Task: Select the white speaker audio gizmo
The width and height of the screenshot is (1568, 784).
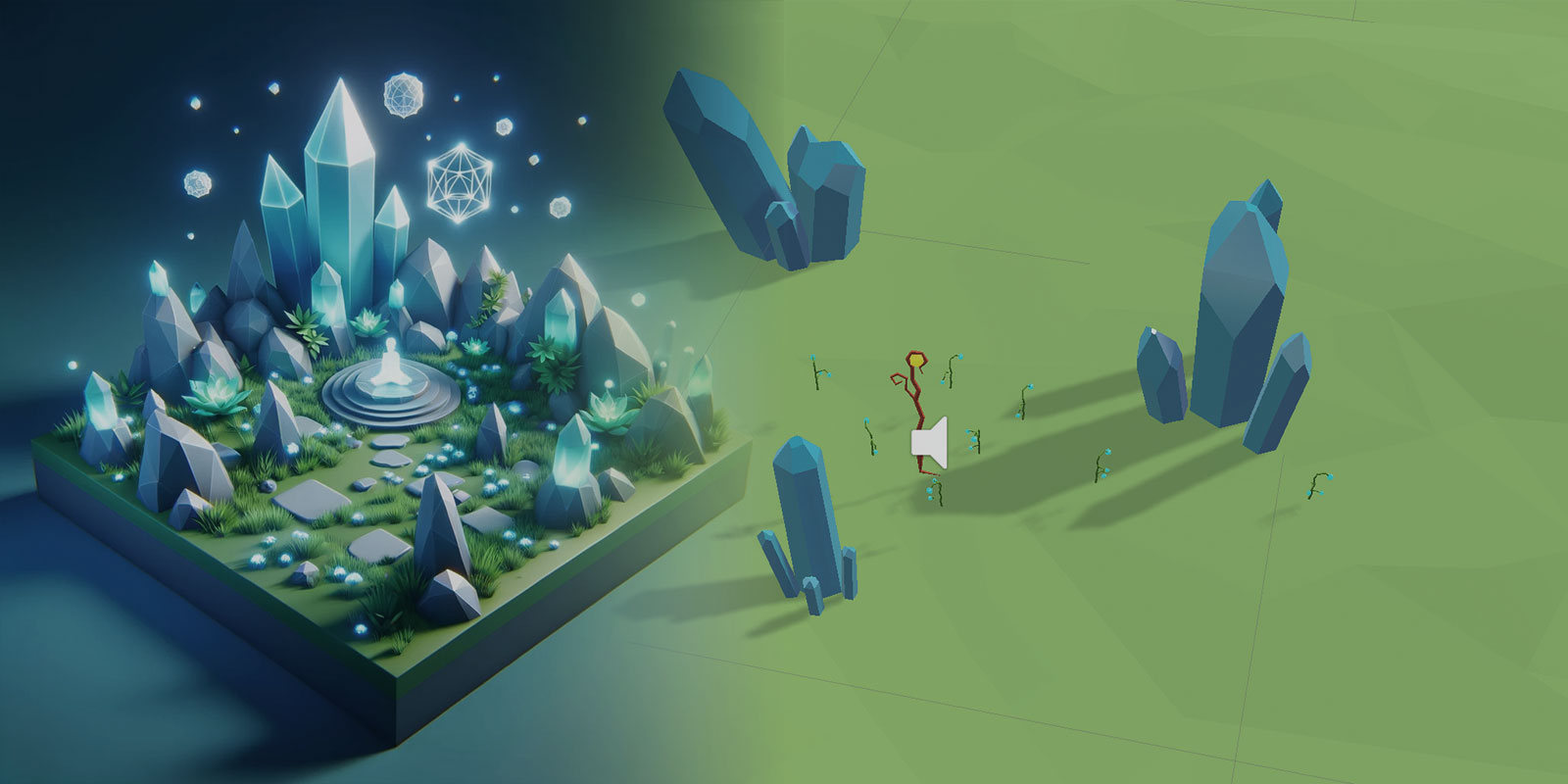Action: (x=928, y=443)
